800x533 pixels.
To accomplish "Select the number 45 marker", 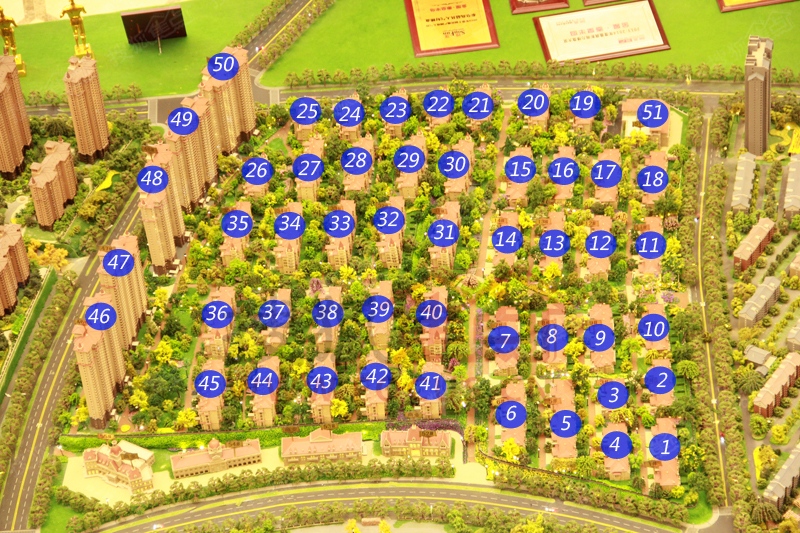I will coord(209,383).
